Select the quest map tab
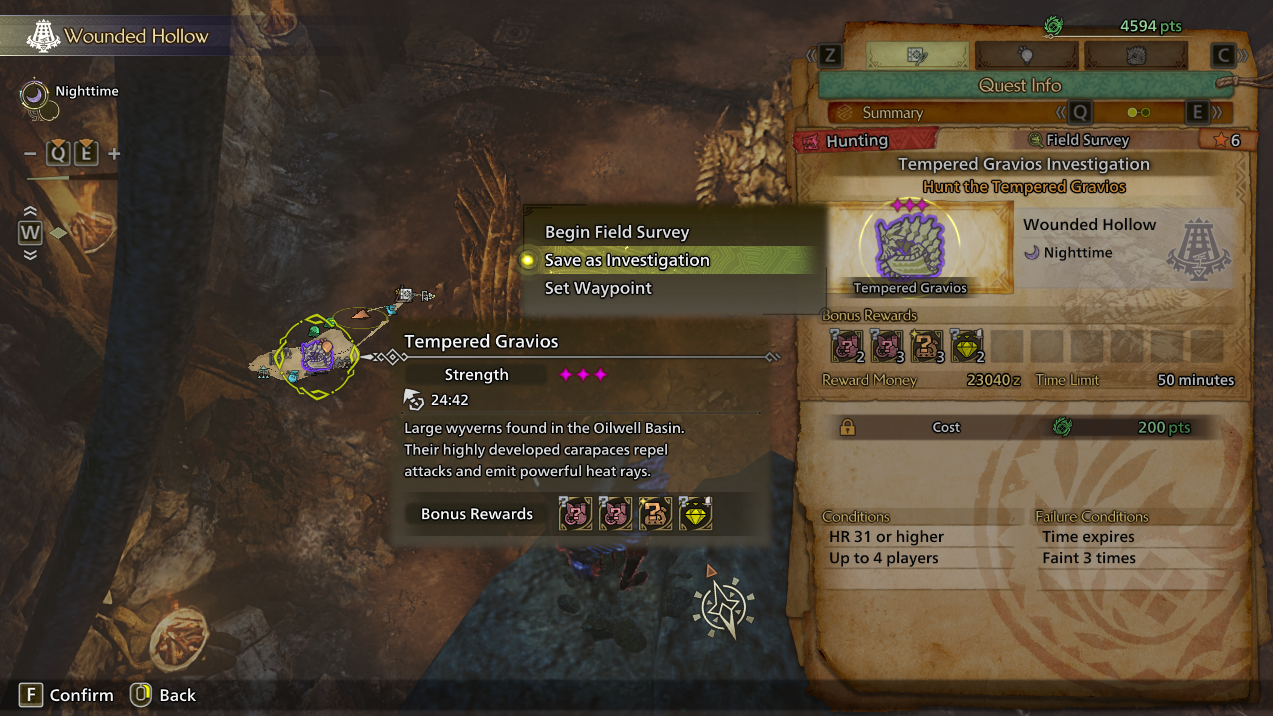The height and width of the screenshot is (716, 1273). click(917, 54)
